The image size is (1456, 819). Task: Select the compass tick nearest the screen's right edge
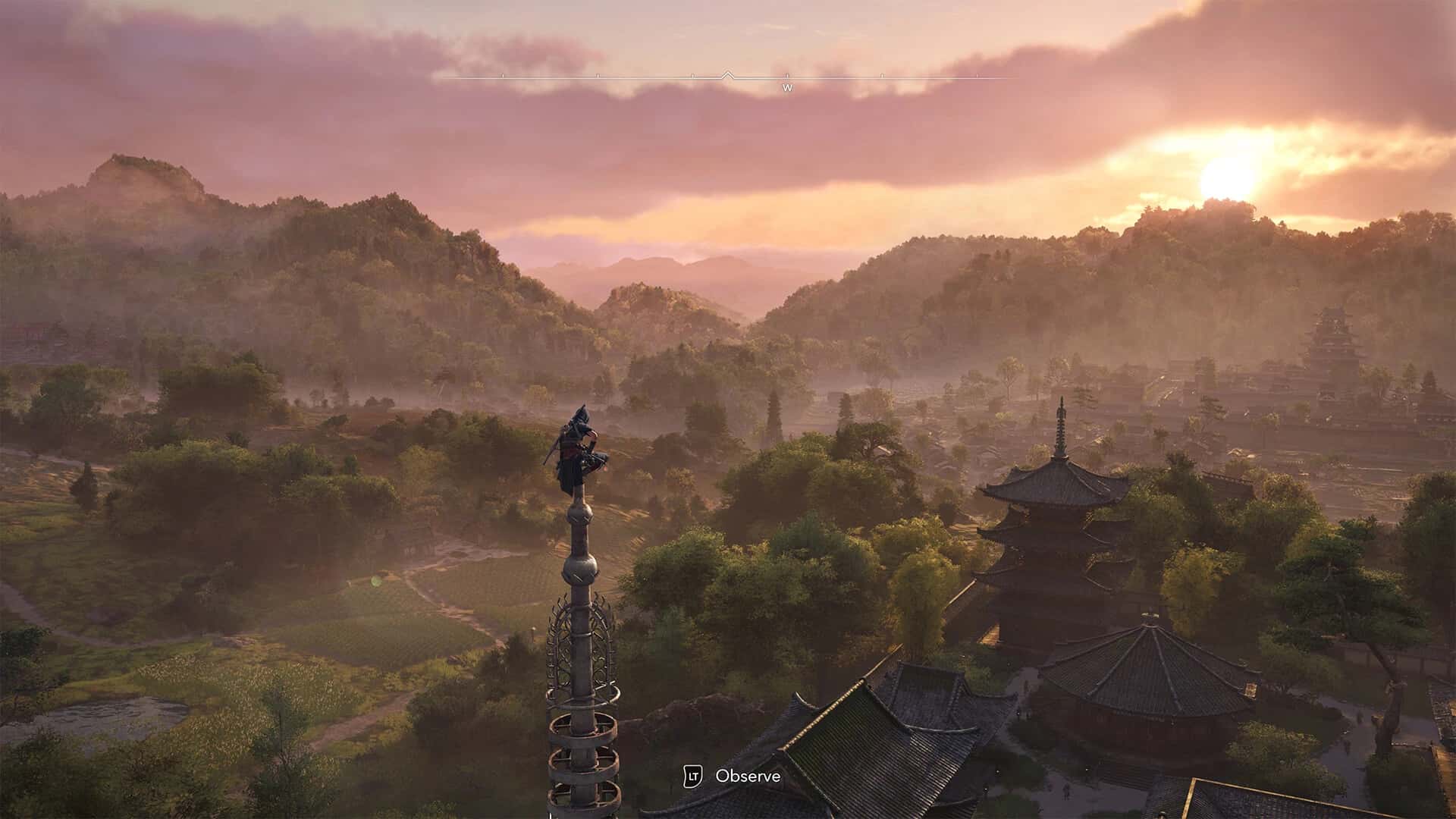point(977,74)
